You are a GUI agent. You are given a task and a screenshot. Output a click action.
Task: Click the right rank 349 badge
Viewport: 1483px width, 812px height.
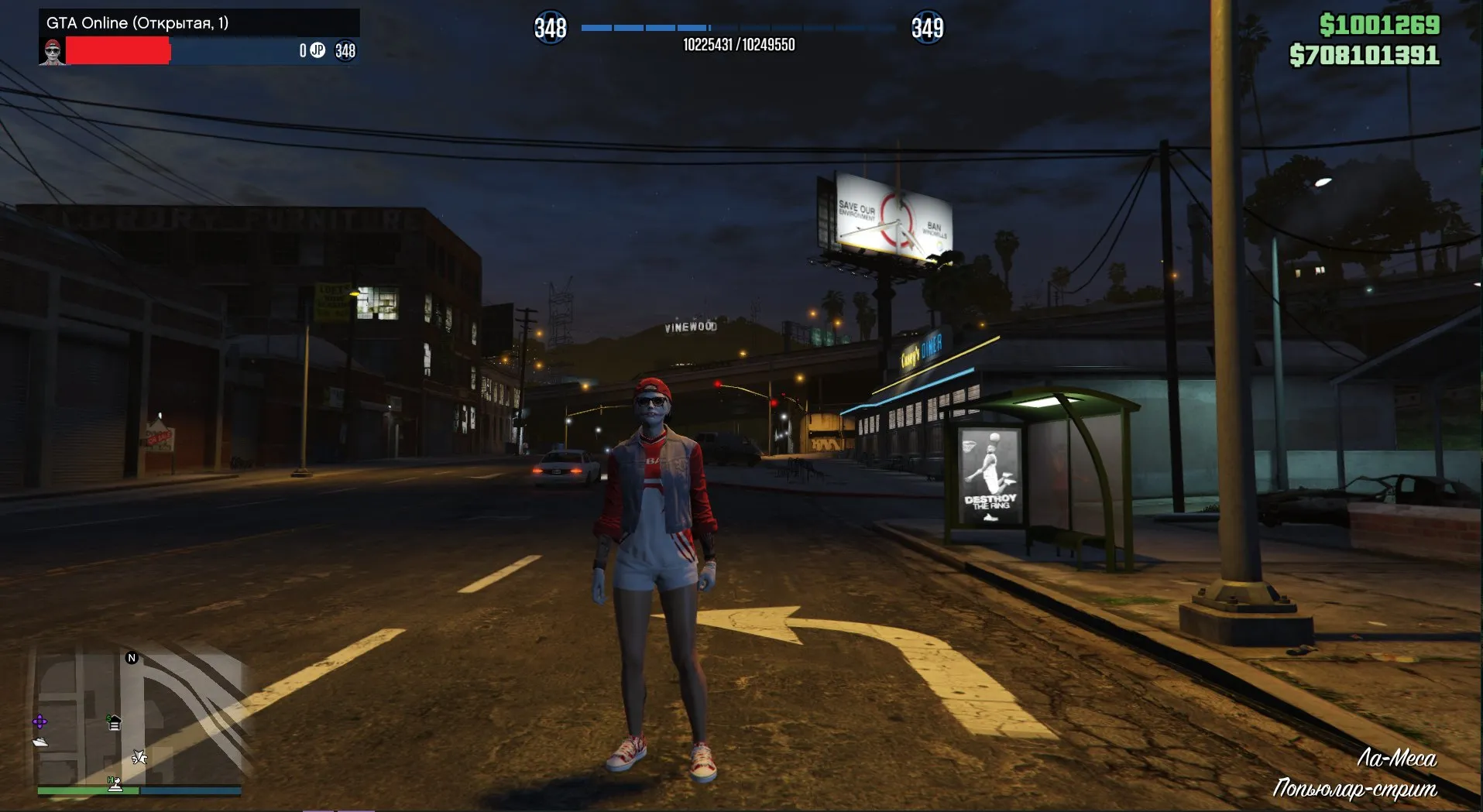coord(929,28)
